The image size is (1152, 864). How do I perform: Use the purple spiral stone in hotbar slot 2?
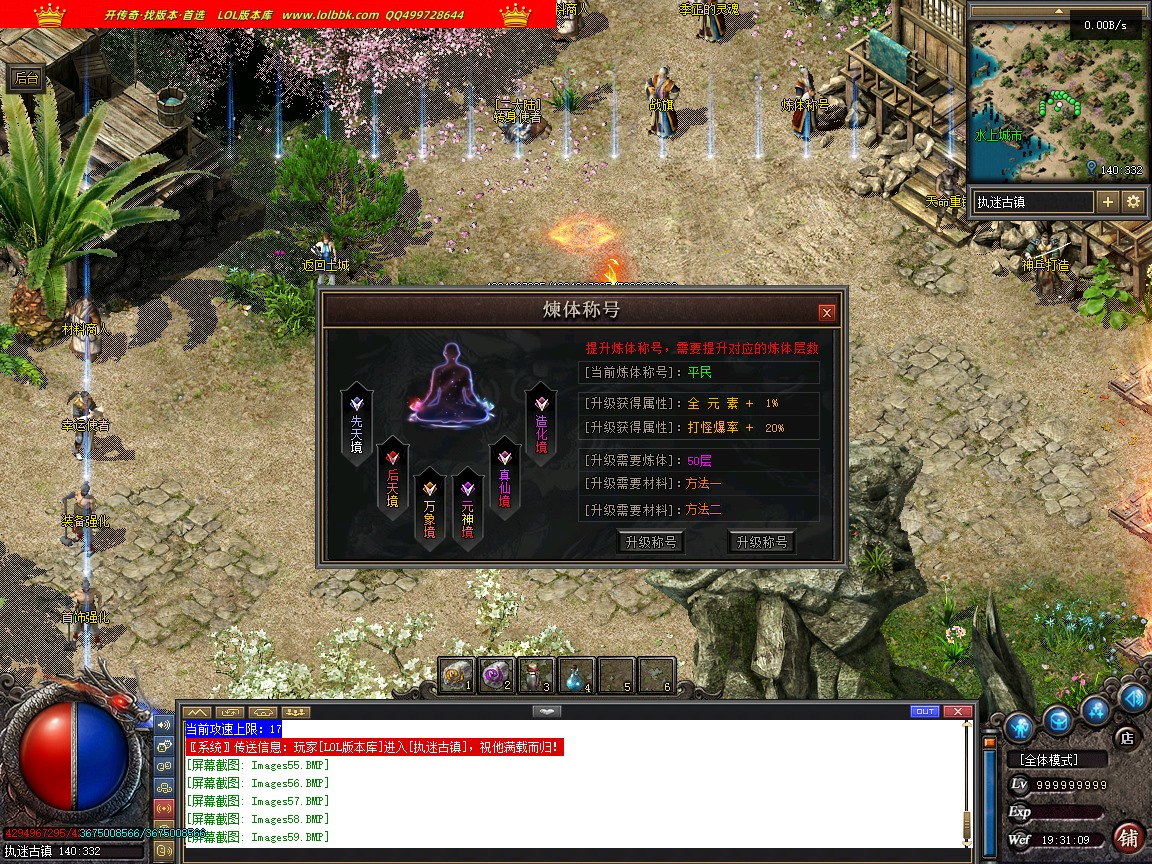pos(496,675)
